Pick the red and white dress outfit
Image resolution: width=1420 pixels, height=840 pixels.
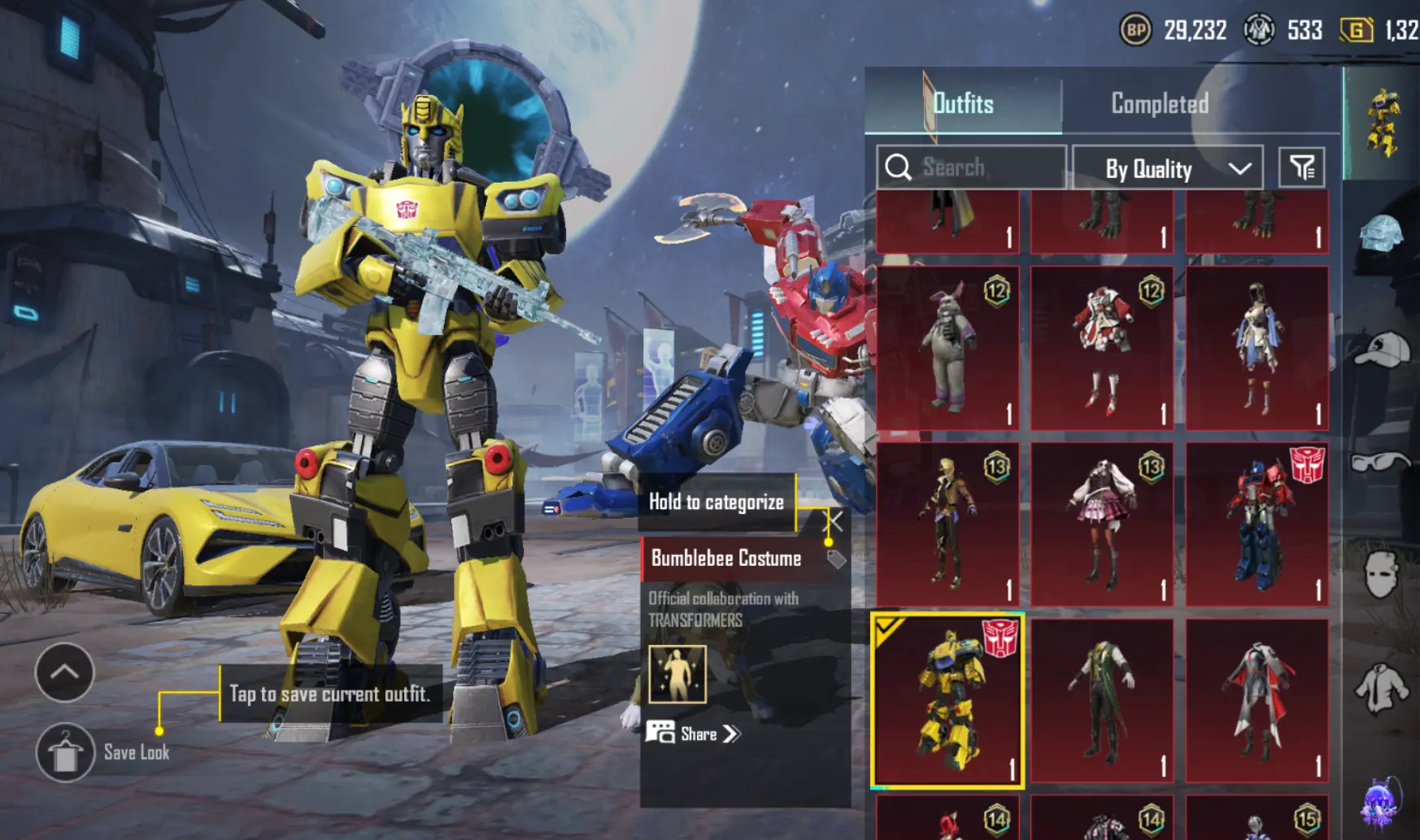pyautogui.click(x=1102, y=348)
